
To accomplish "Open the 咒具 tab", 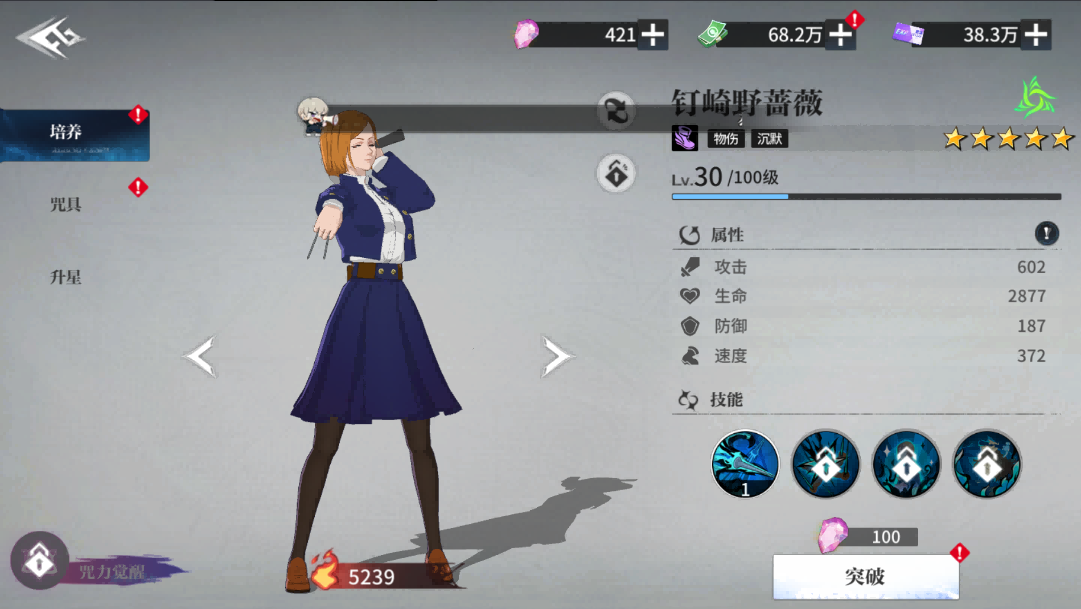I will 66,205.
